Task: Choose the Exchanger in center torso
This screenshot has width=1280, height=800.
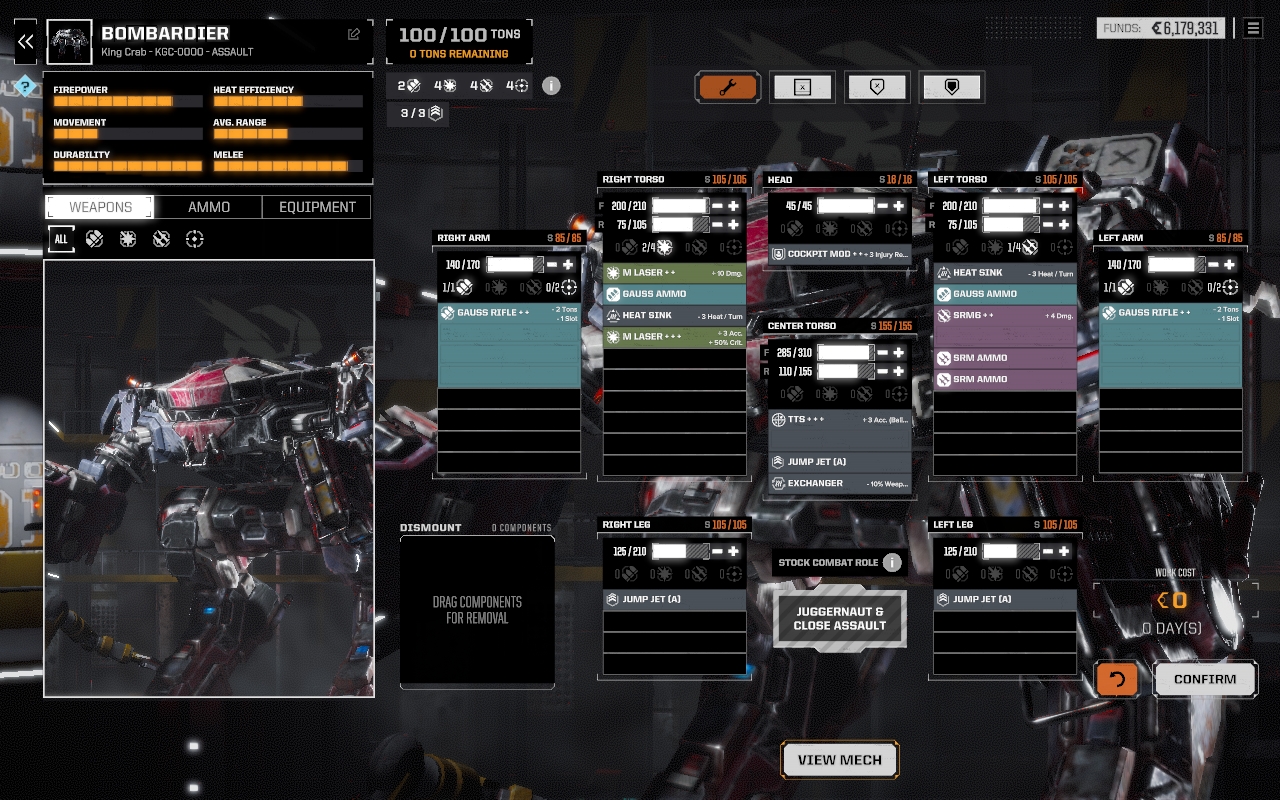Action: (x=840, y=483)
